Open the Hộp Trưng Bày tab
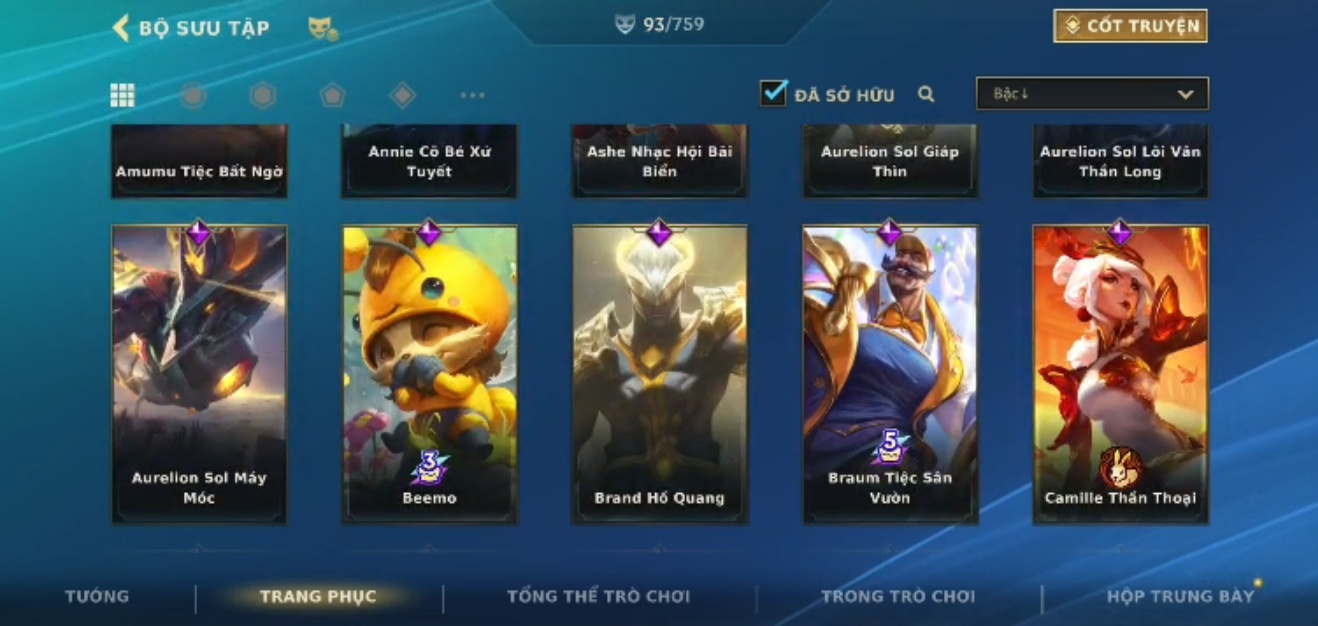1318x626 pixels. pos(1179,597)
